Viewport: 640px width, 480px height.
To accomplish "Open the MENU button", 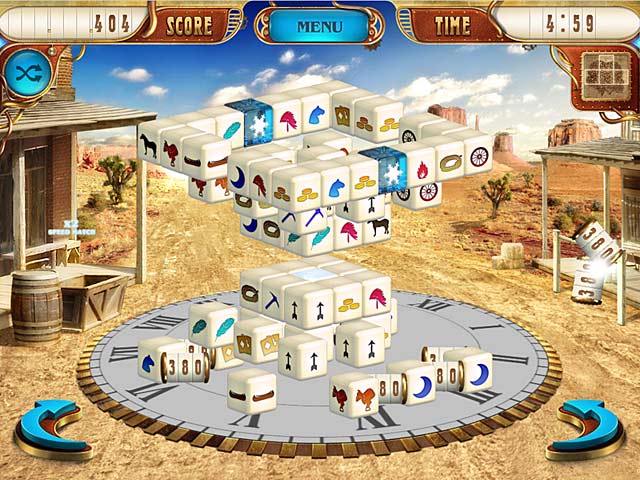I will click(x=319, y=26).
